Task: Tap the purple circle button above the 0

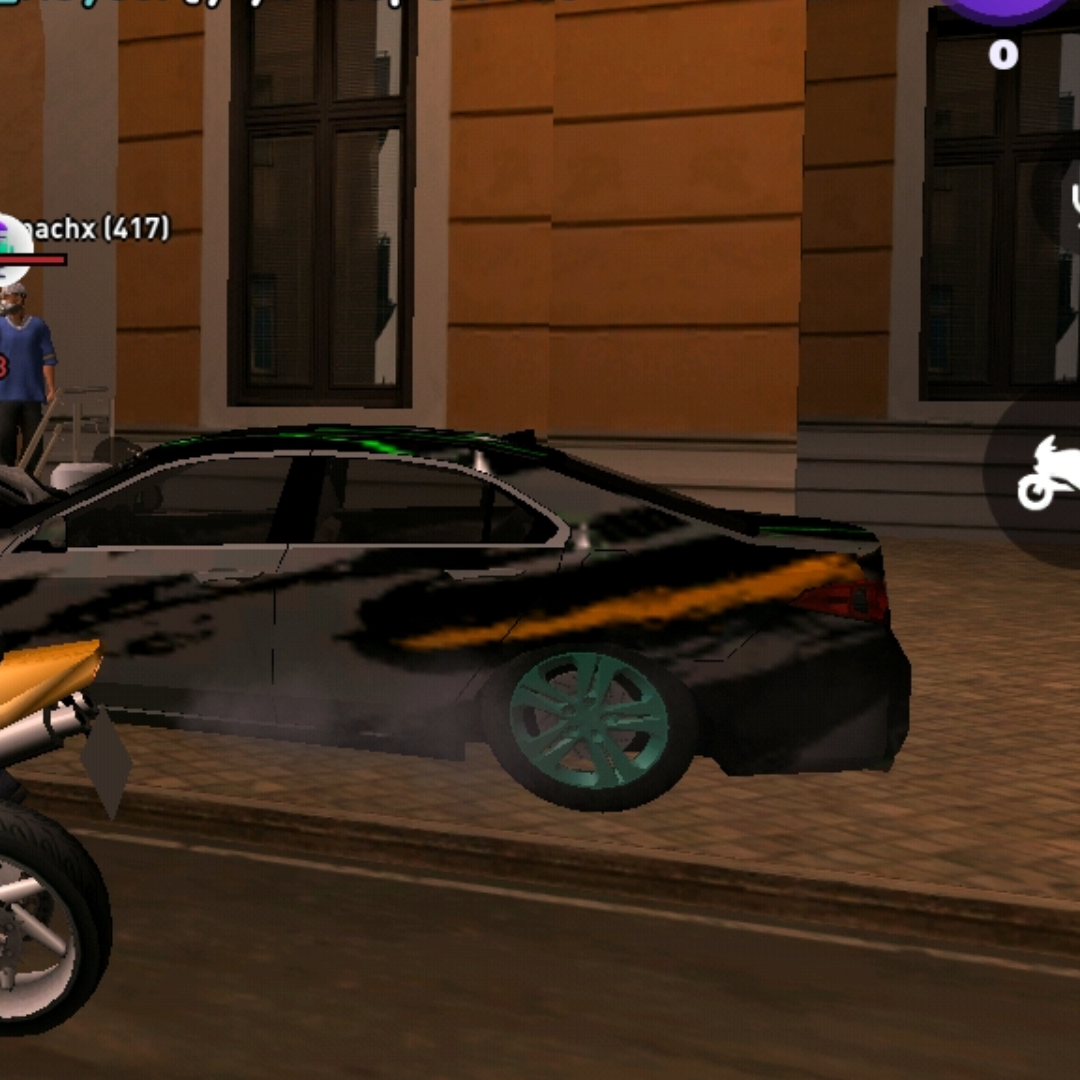Action: point(1004,8)
